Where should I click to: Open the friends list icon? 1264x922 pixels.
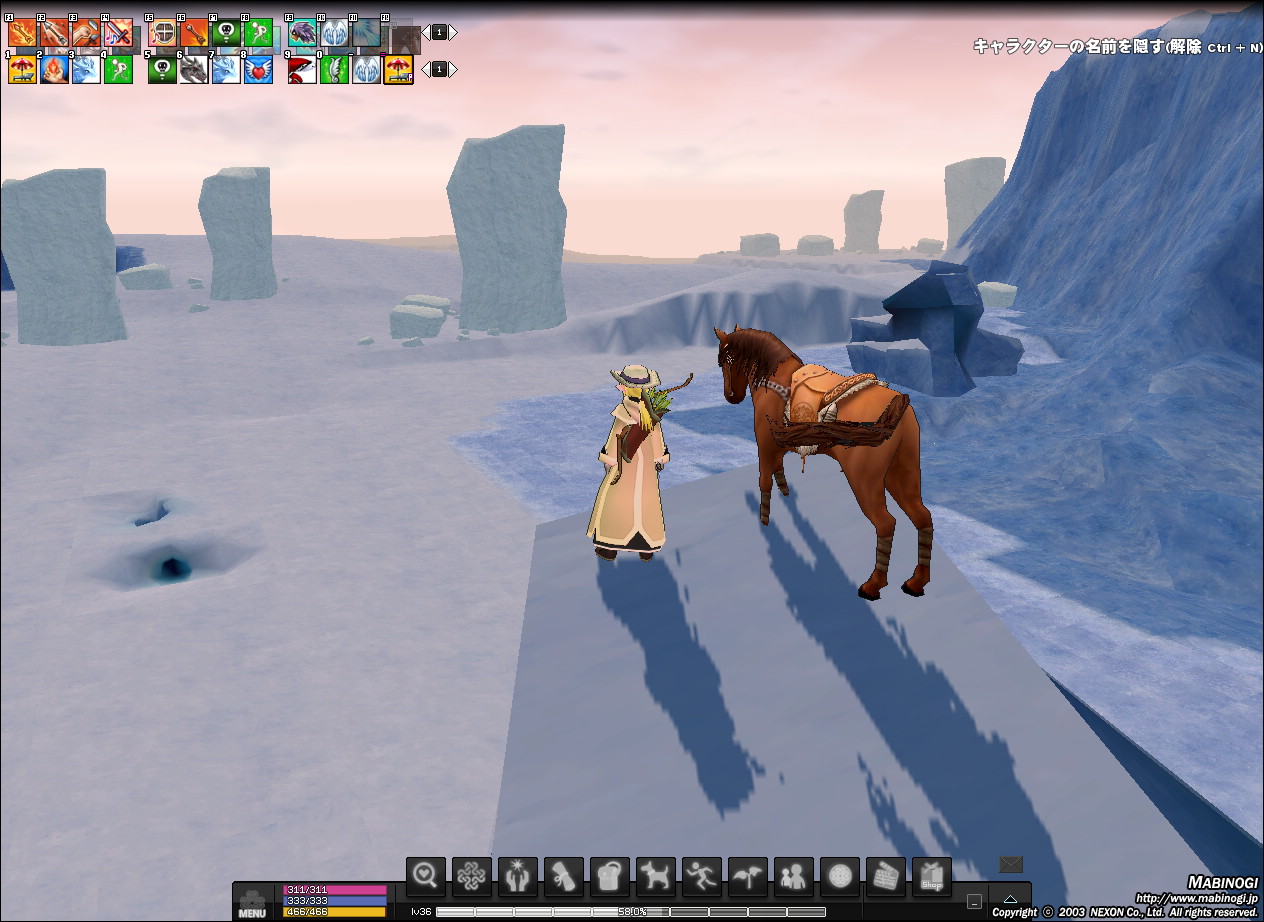coord(793,877)
